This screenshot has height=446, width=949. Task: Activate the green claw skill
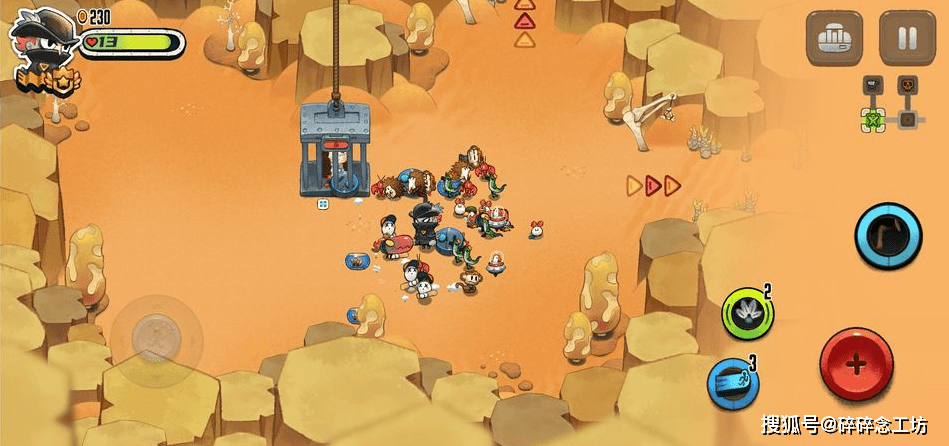[x=748, y=314]
